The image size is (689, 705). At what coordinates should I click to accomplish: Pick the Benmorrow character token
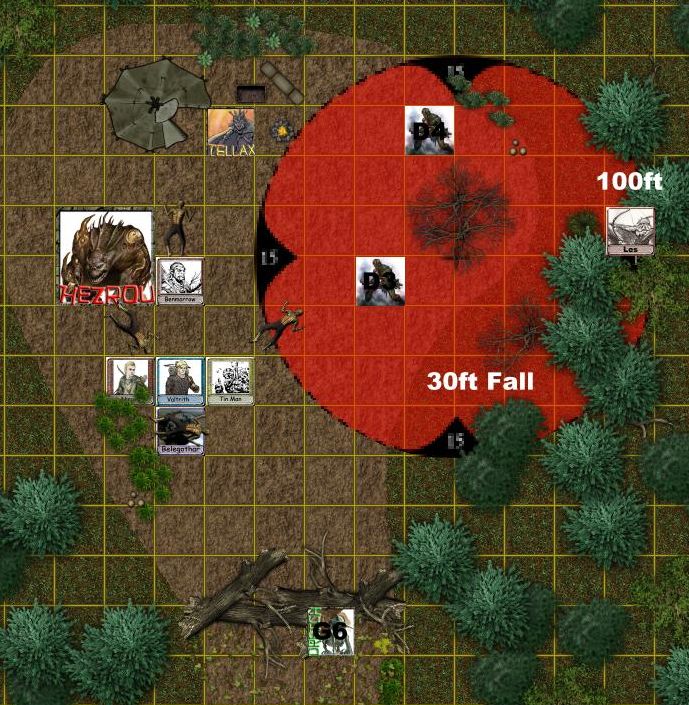click(x=180, y=281)
